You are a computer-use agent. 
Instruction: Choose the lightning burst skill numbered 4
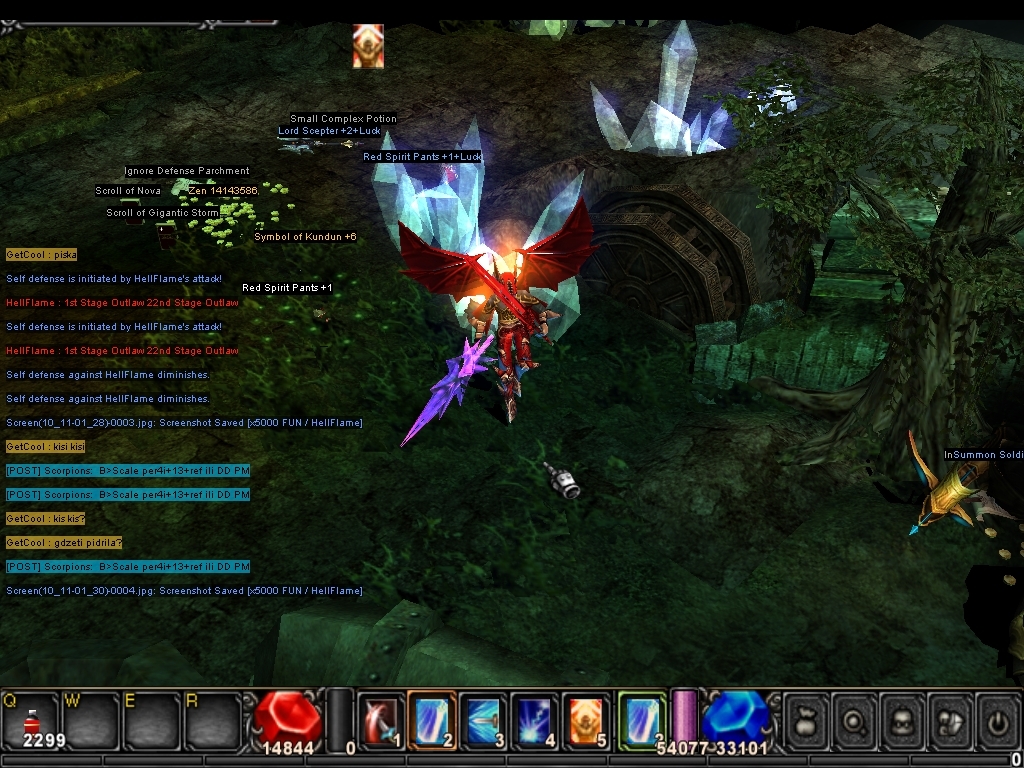(x=535, y=720)
